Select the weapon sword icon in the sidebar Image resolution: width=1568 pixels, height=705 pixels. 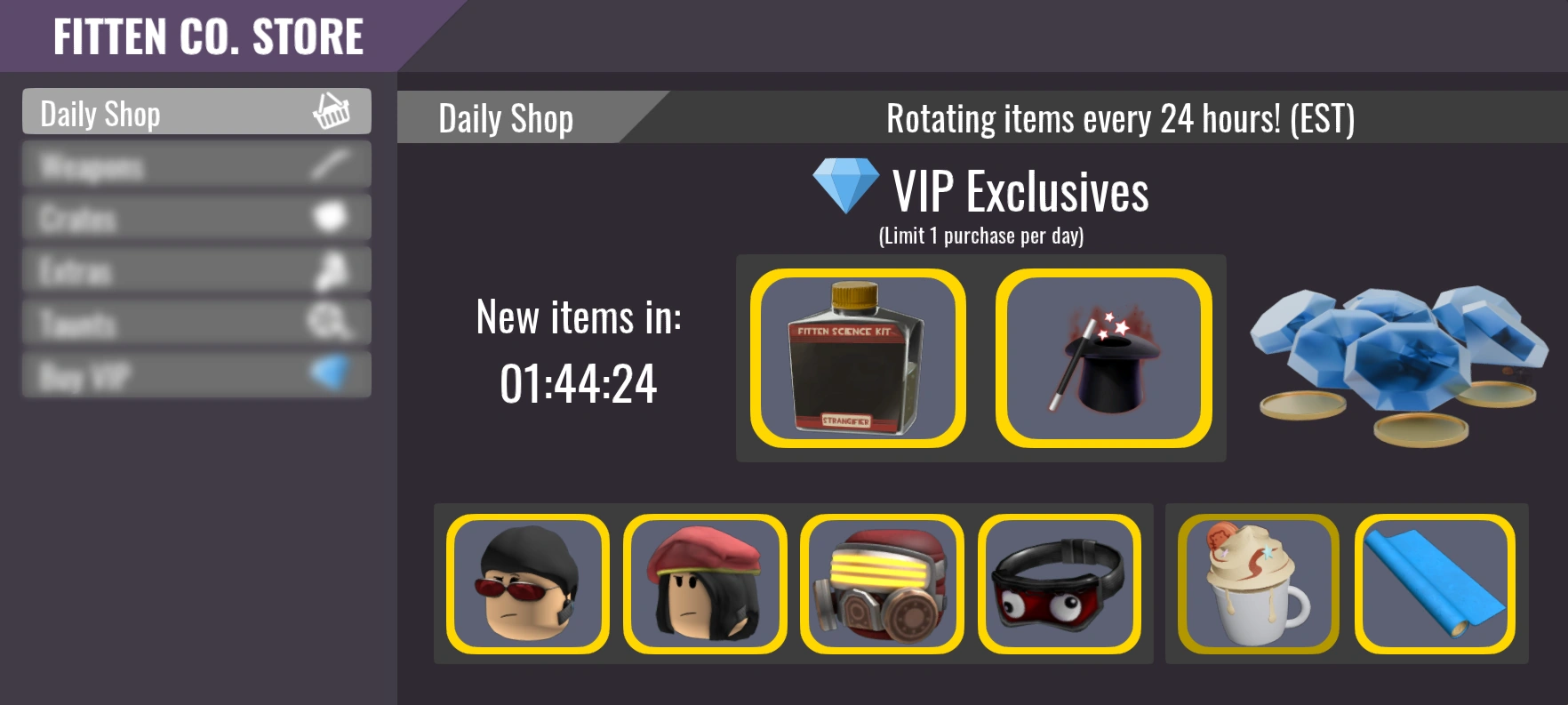click(330, 165)
